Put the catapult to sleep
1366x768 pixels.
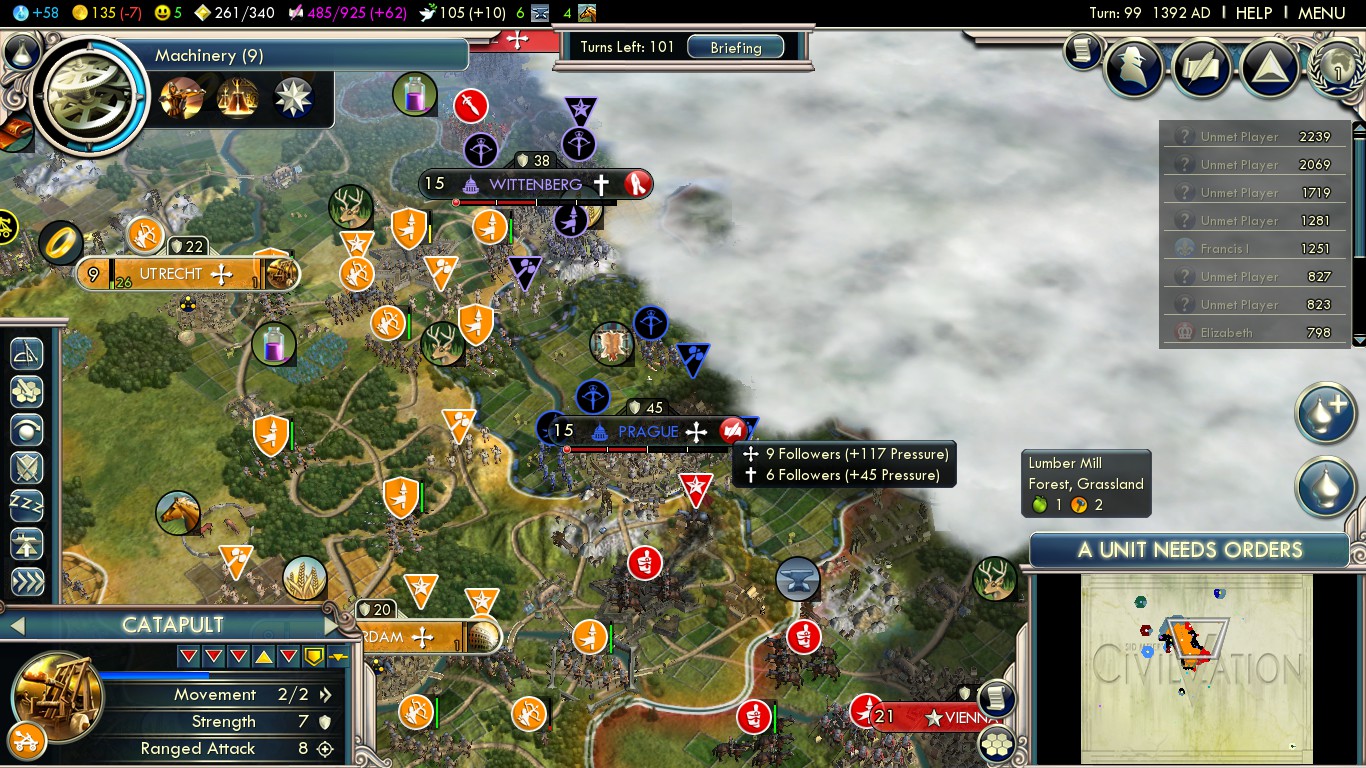pyautogui.click(x=27, y=506)
